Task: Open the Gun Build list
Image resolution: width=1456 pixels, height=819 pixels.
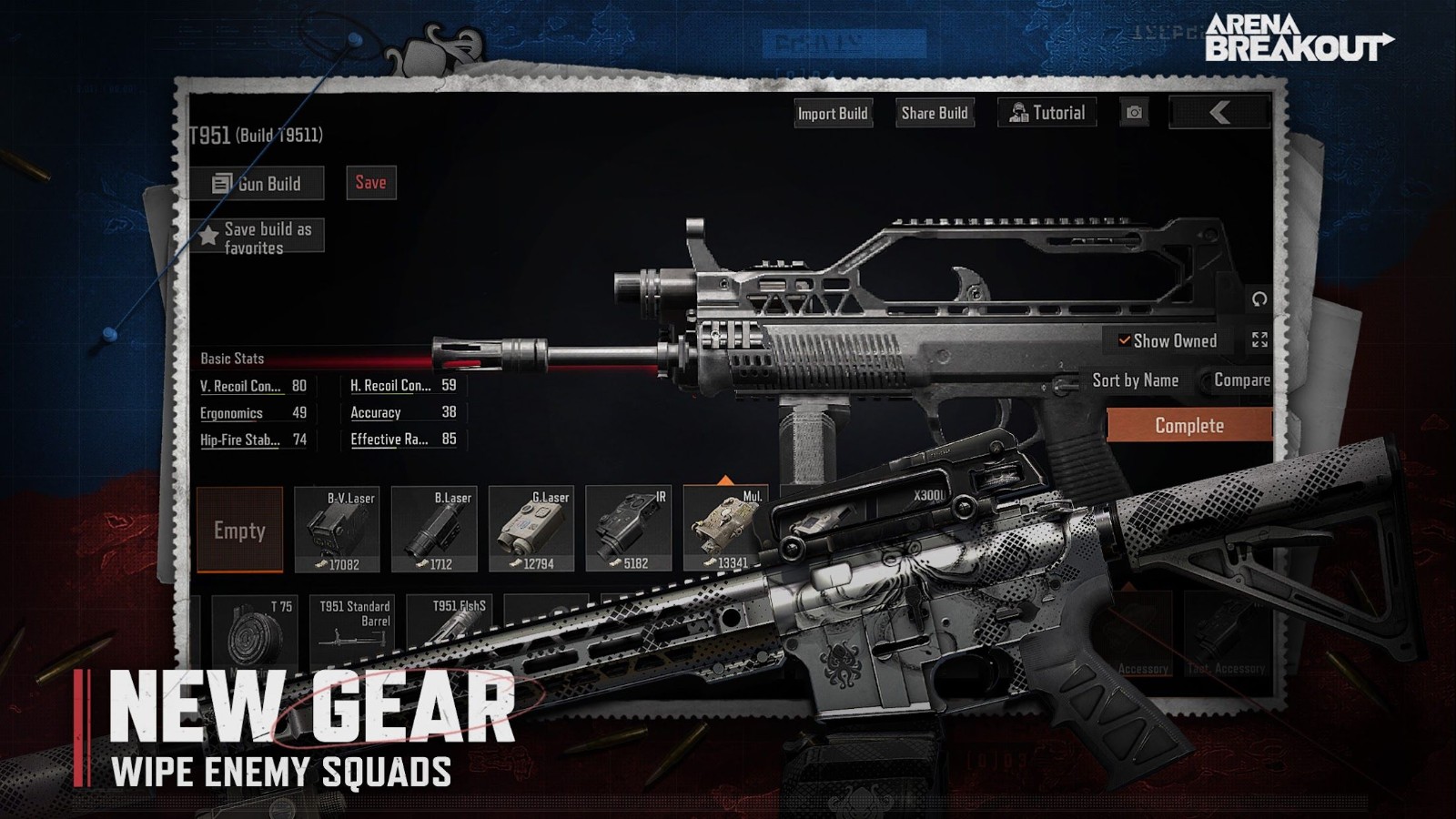Action: pos(258,184)
